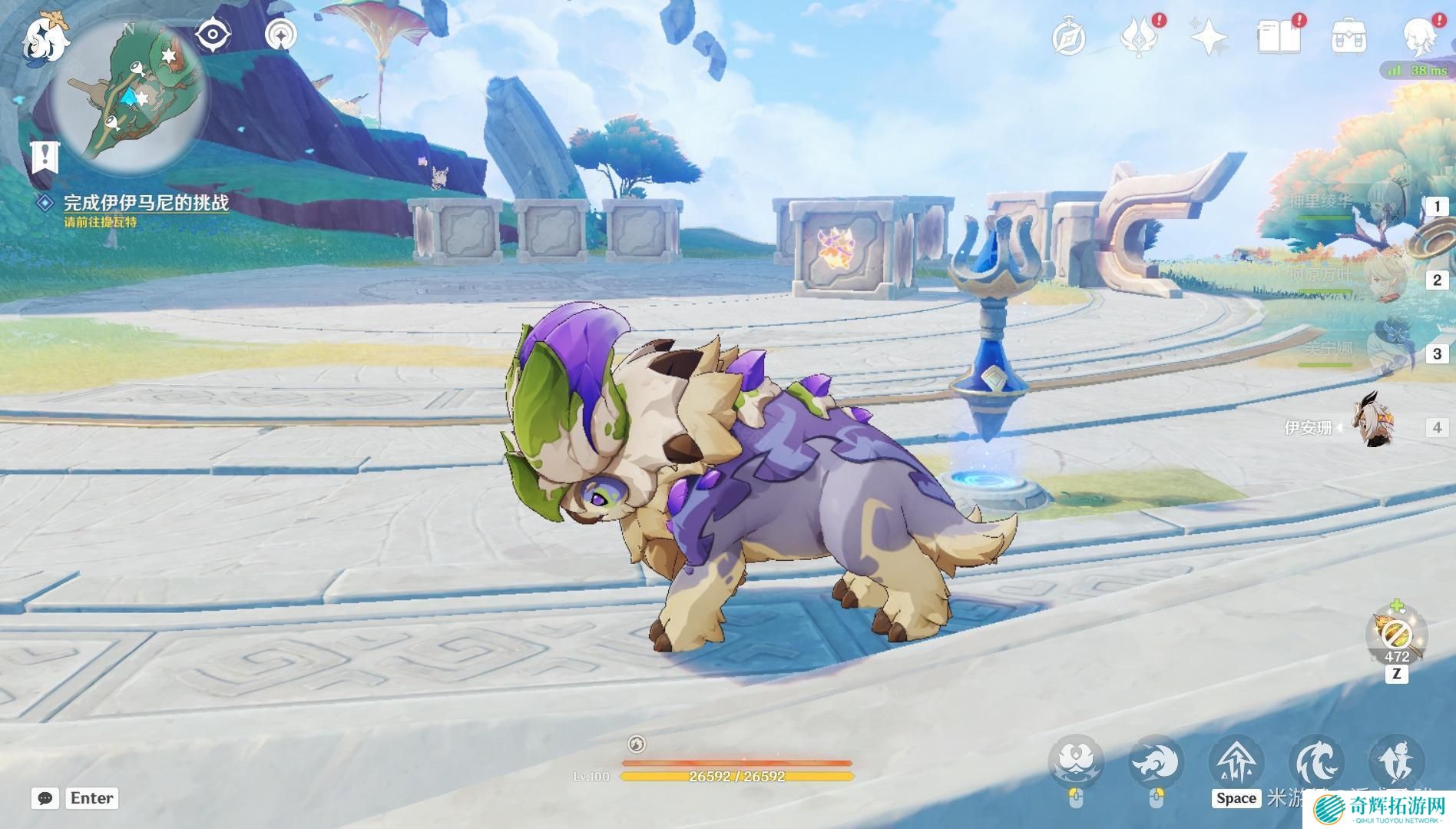Open the adventurer handbook book icon
Viewport: 1456px width, 829px height.
[x=1279, y=37]
